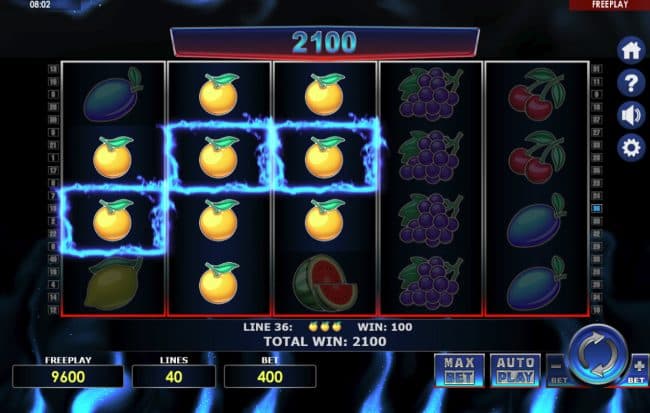Go to the home screen
Image resolution: width=650 pixels, height=413 pixels.
631,50
